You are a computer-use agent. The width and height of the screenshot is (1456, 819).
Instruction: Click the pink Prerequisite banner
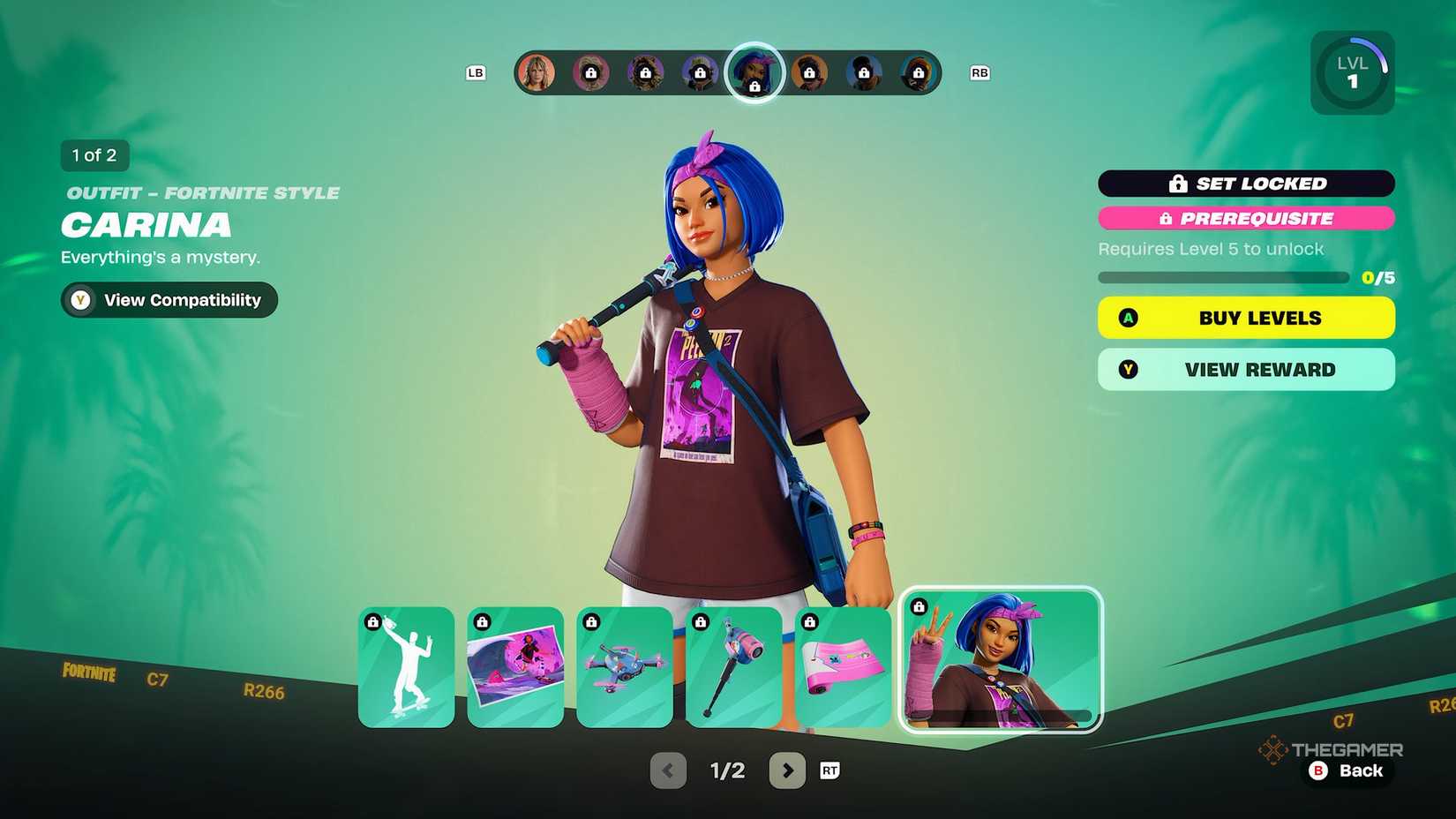(1246, 219)
